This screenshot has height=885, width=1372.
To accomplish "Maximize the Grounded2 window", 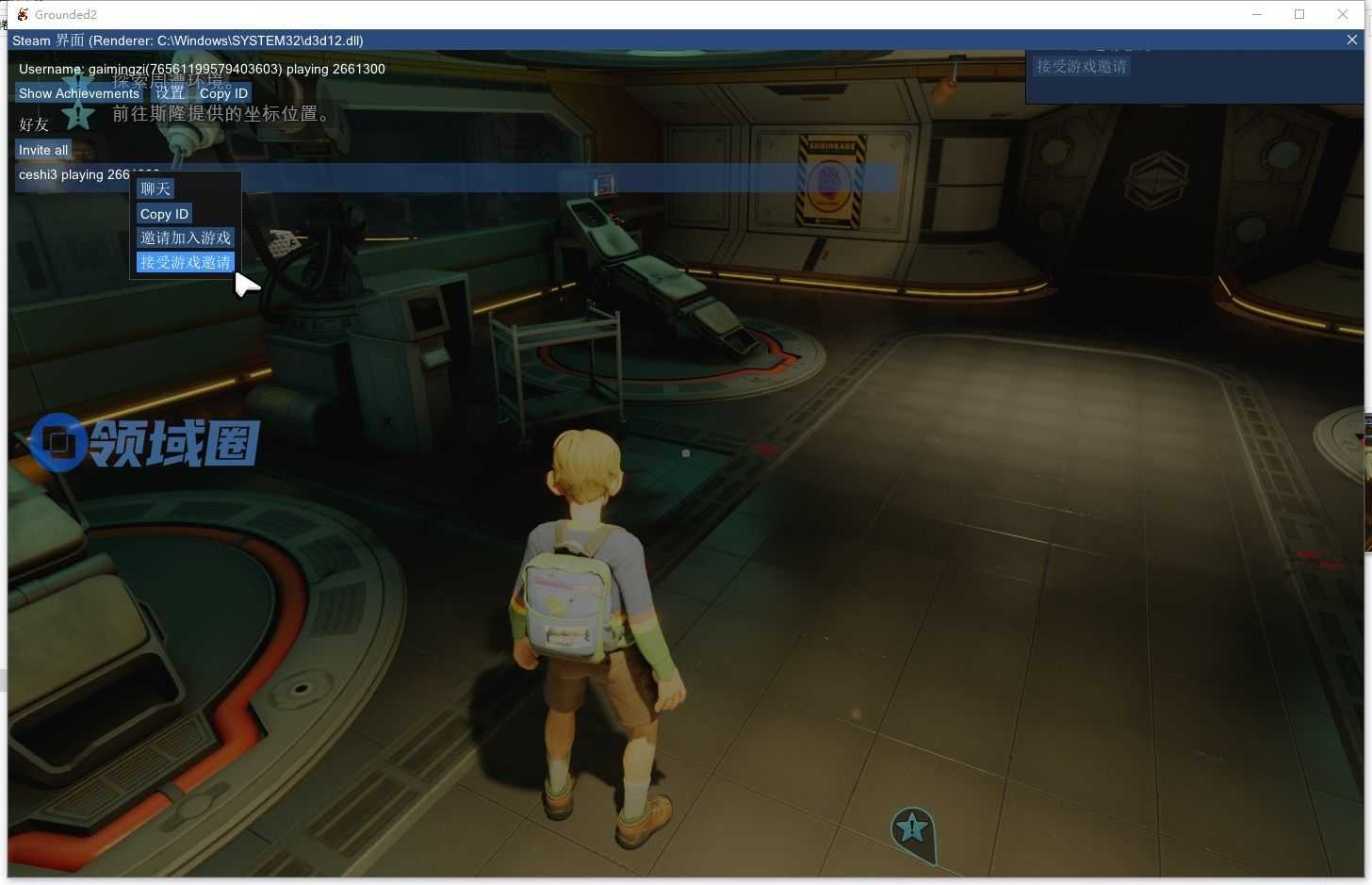I will 1299,14.
